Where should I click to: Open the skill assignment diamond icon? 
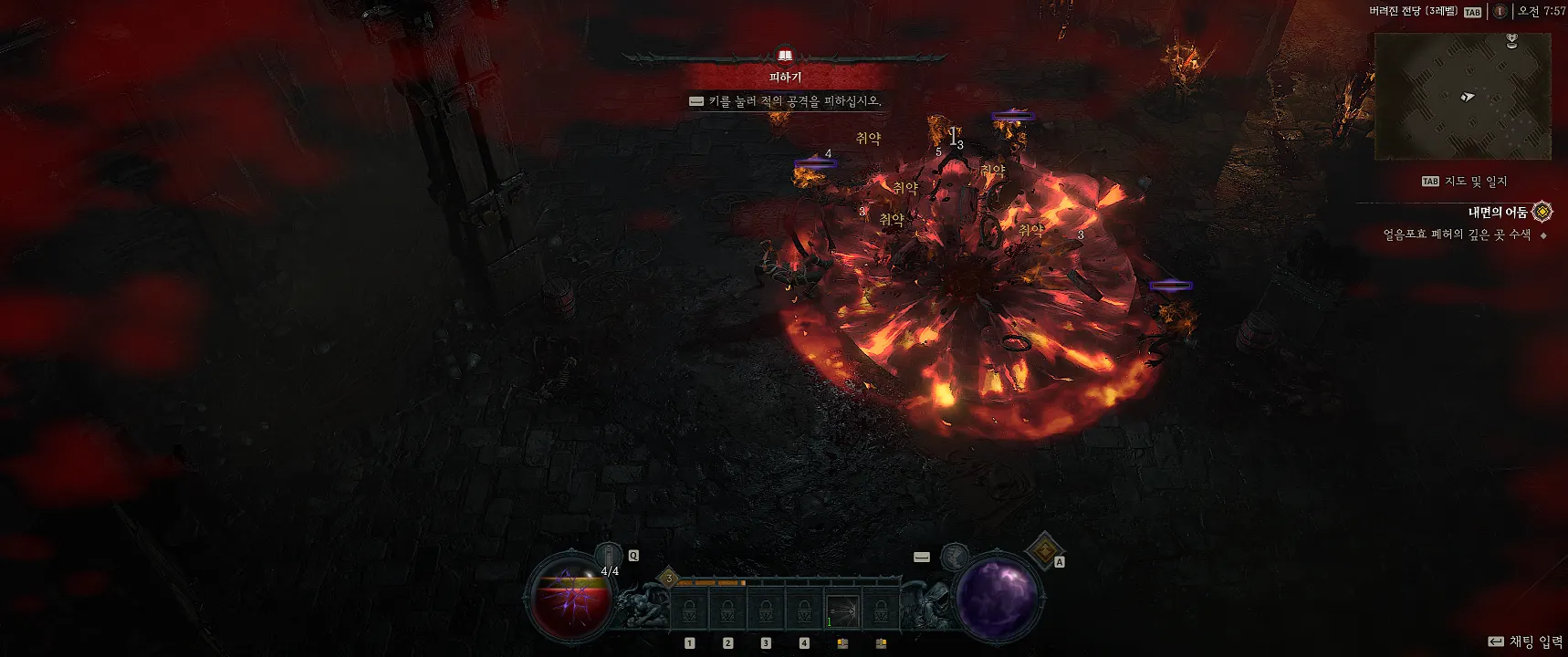1043,549
